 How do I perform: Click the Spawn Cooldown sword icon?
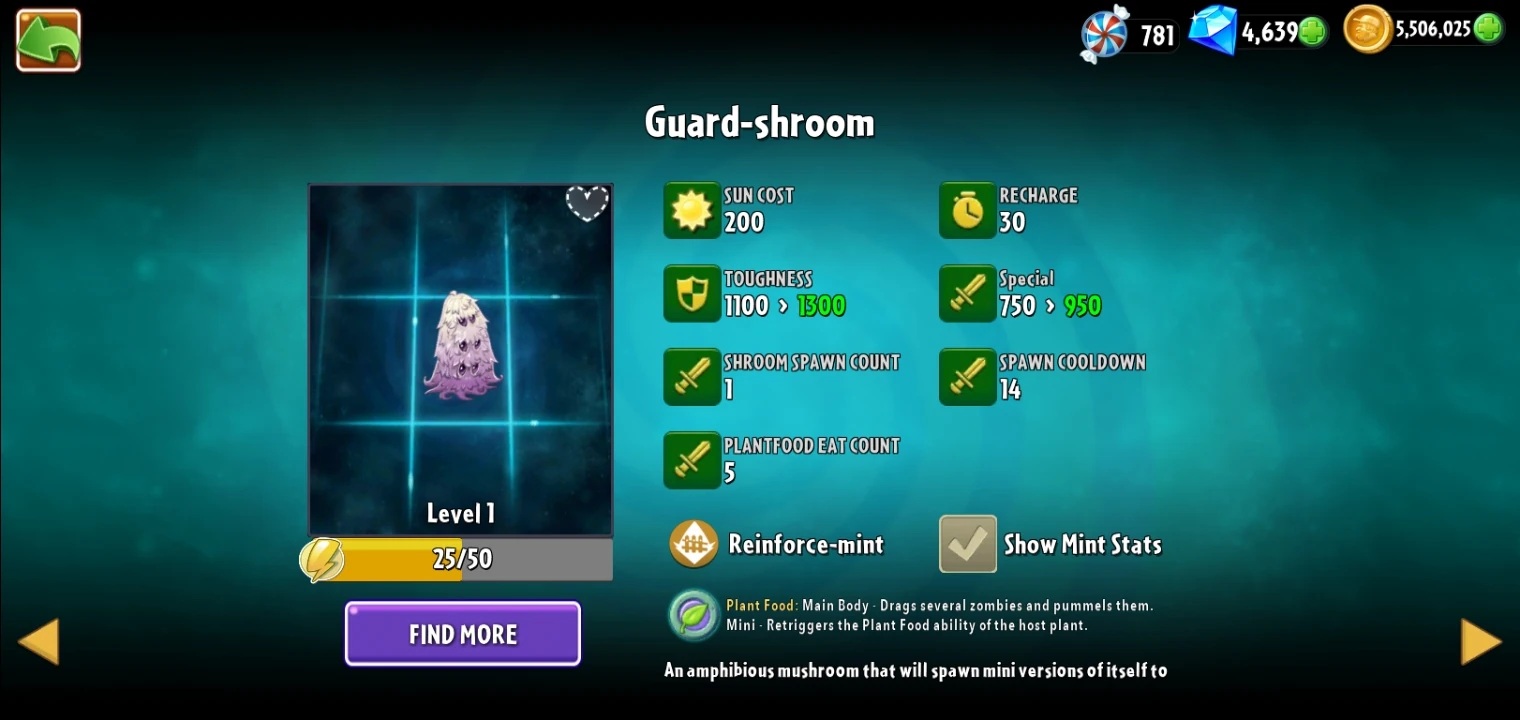coord(966,377)
